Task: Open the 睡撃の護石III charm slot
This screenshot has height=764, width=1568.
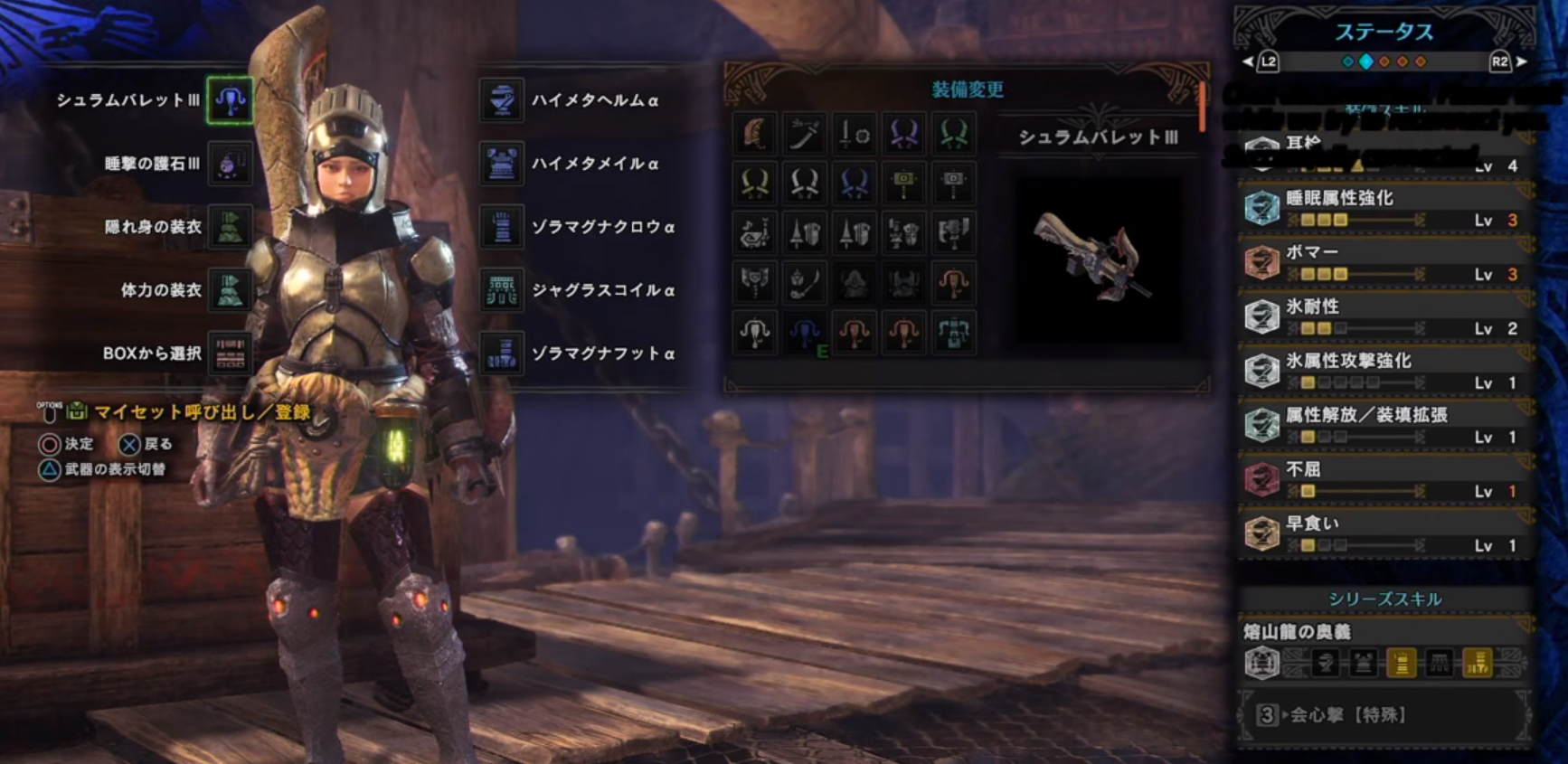Action: [230, 164]
